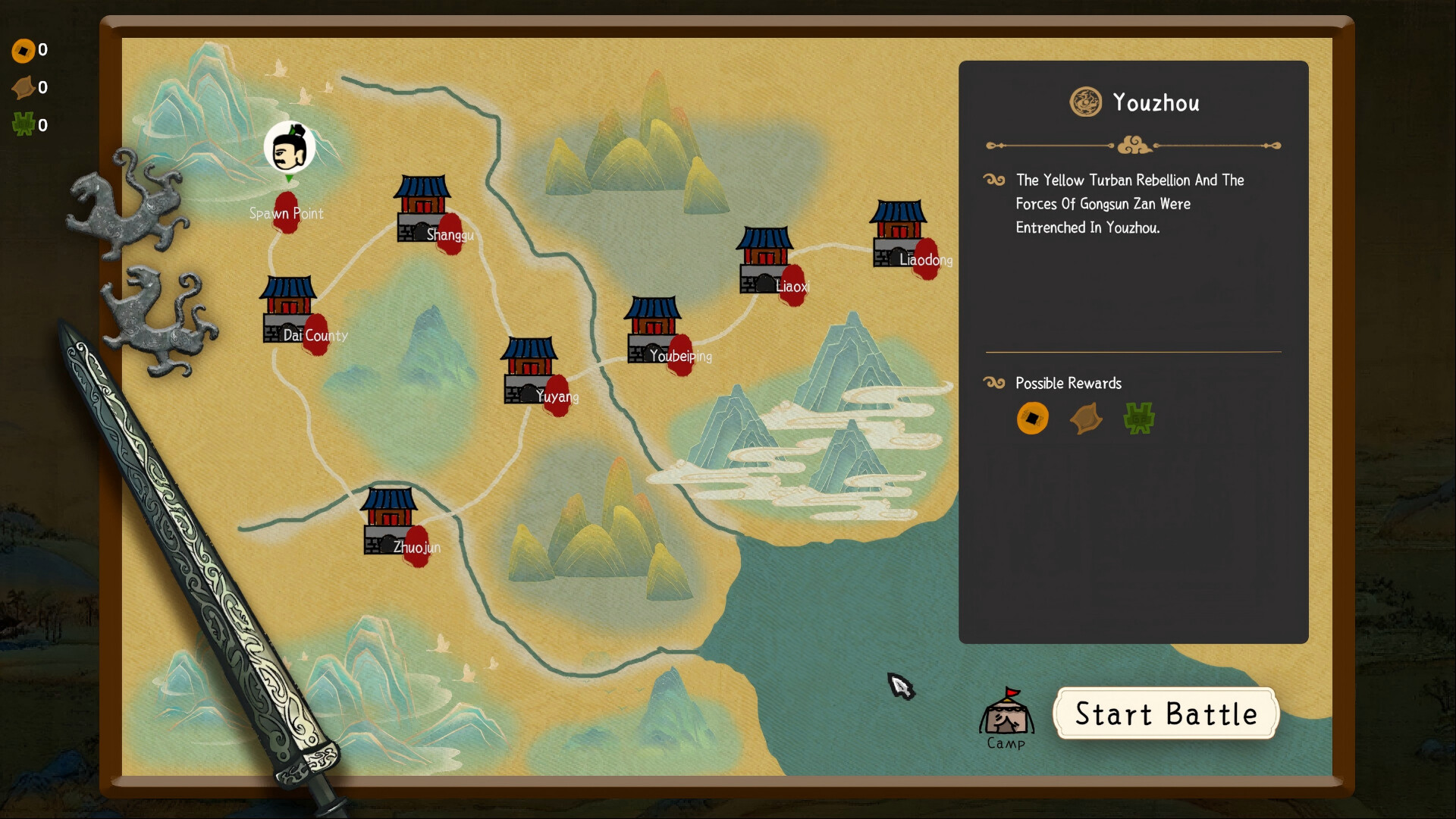The width and height of the screenshot is (1456, 819).
Task: Click the scroll ornament beside the description text
Action: coord(993,180)
